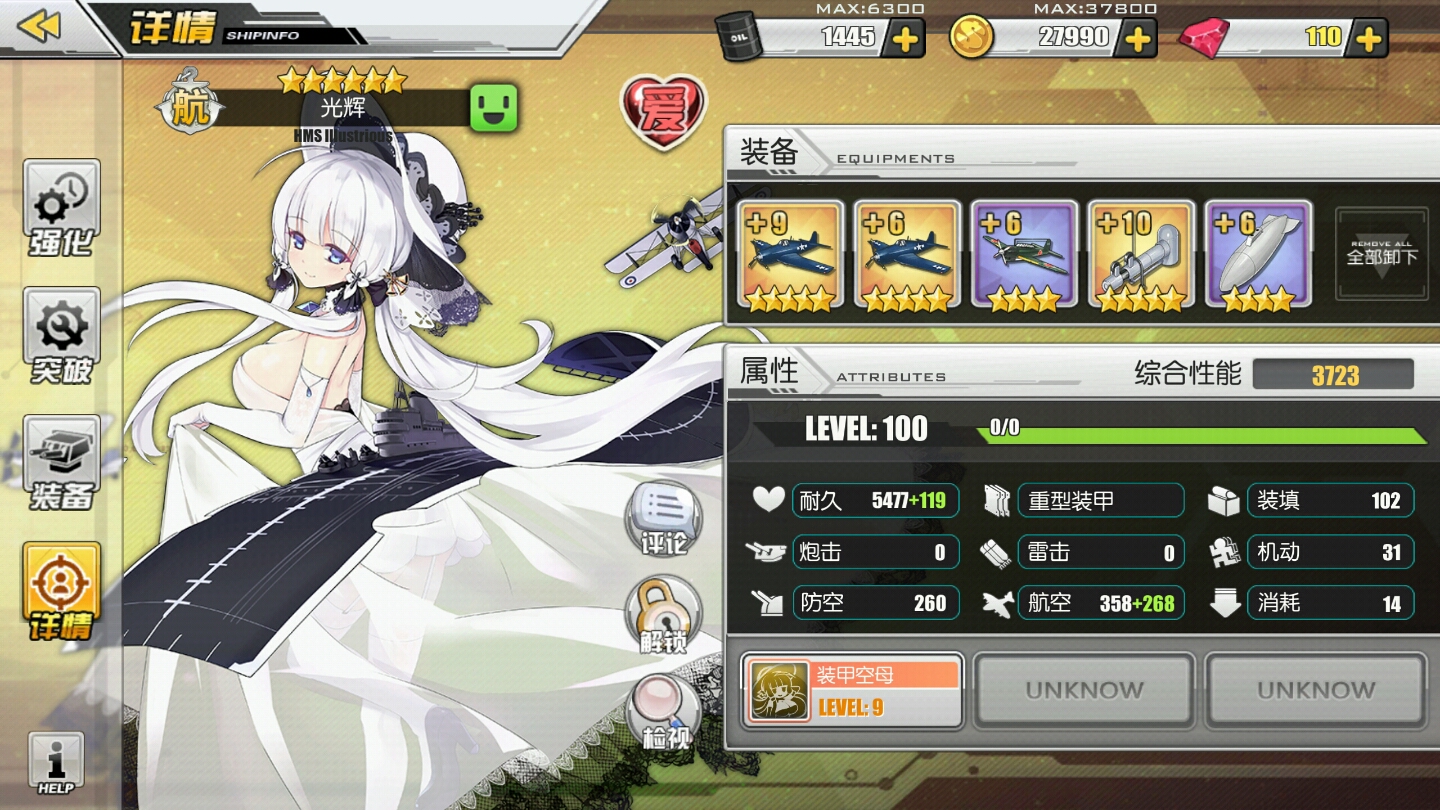Select the +9 blue fighter plane slot
Viewport: 1440px width, 810px height.
pyautogui.click(x=791, y=254)
